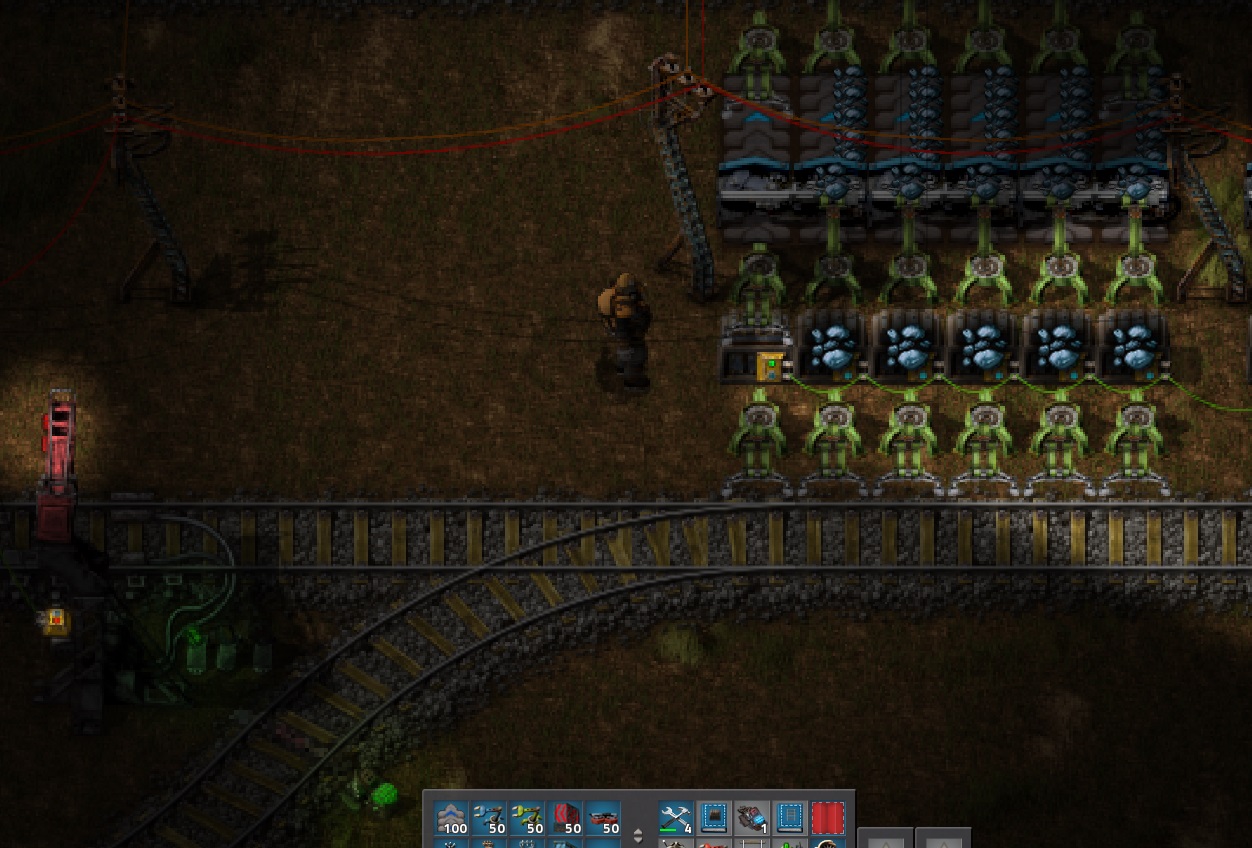Activate the red deconstruction planner
Viewport: 1252px width, 848px height.
828,818
